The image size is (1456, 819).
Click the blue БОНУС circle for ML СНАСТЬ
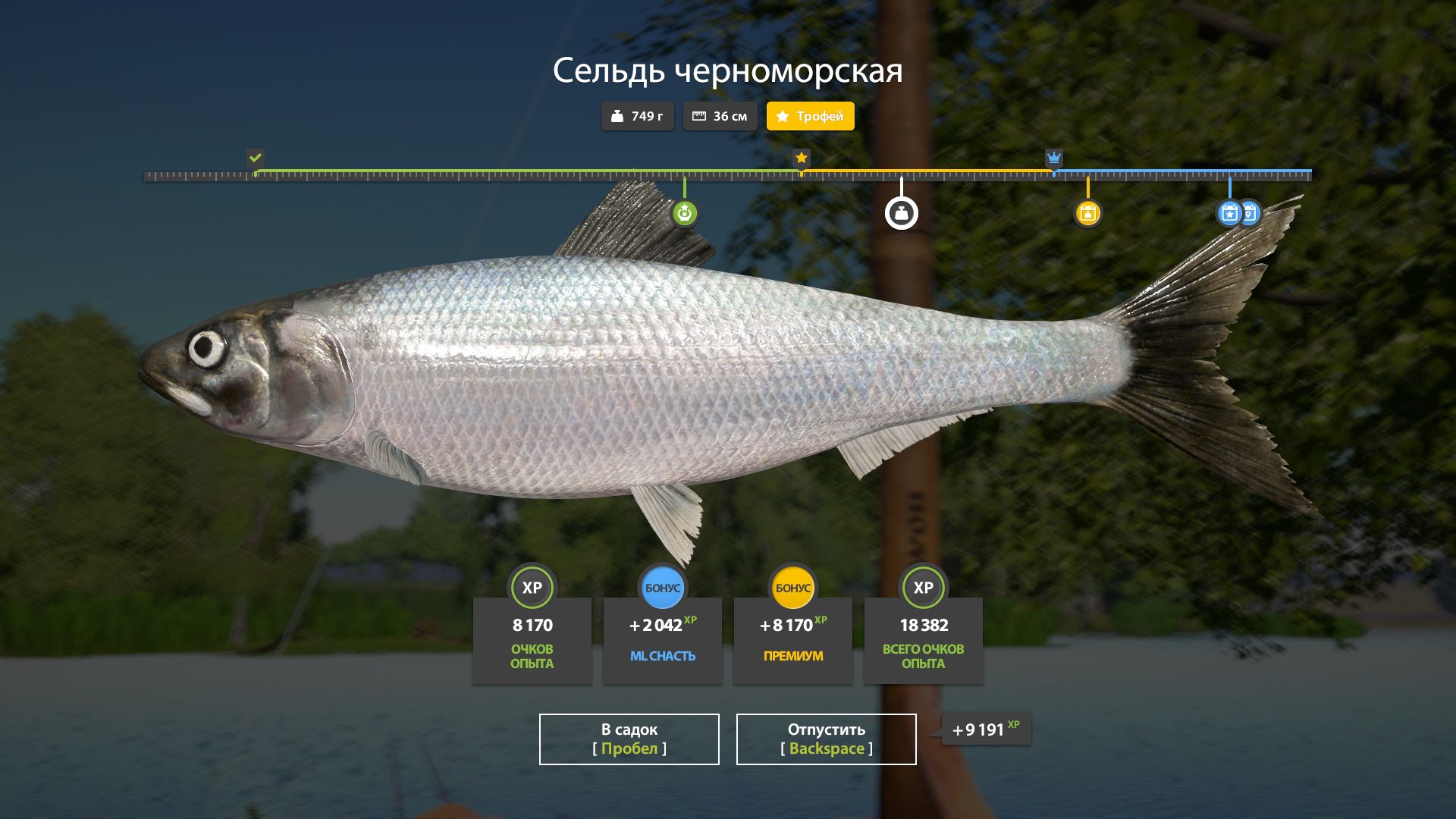point(662,588)
